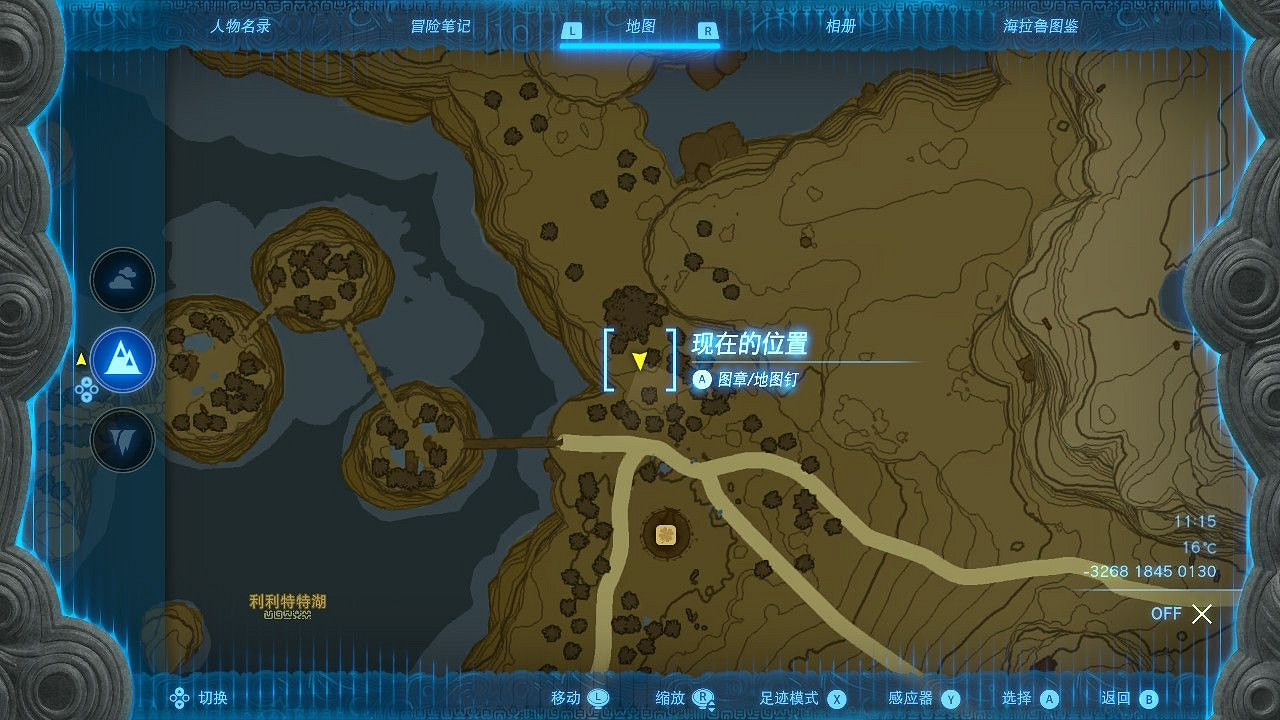This screenshot has width=1280, height=720.
Task: Open the 海拉鲁图鉴 tab
Action: pos(1040,26)
